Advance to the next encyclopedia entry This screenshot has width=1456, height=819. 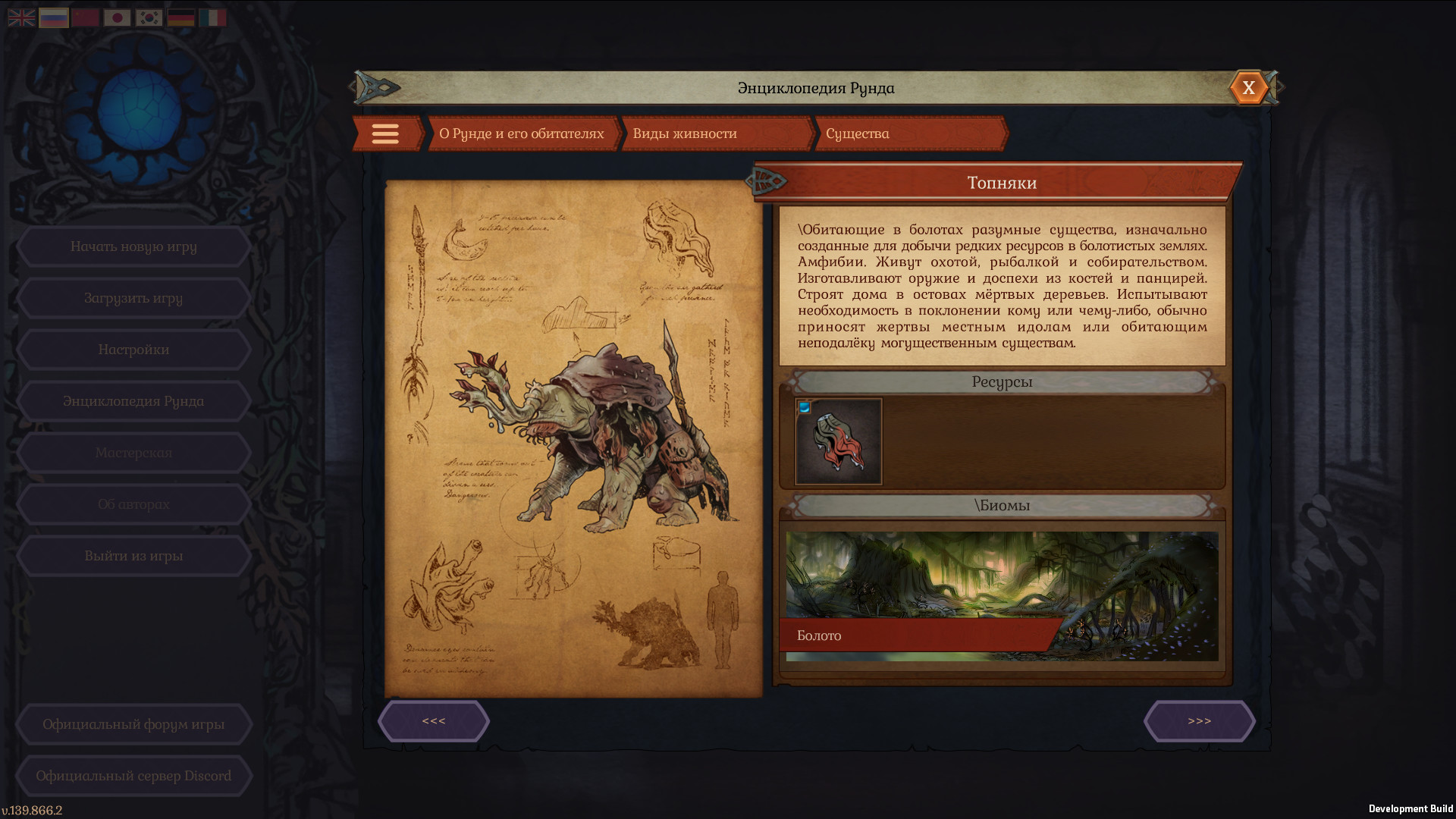pyautogui.click(x=1199, y=721)
